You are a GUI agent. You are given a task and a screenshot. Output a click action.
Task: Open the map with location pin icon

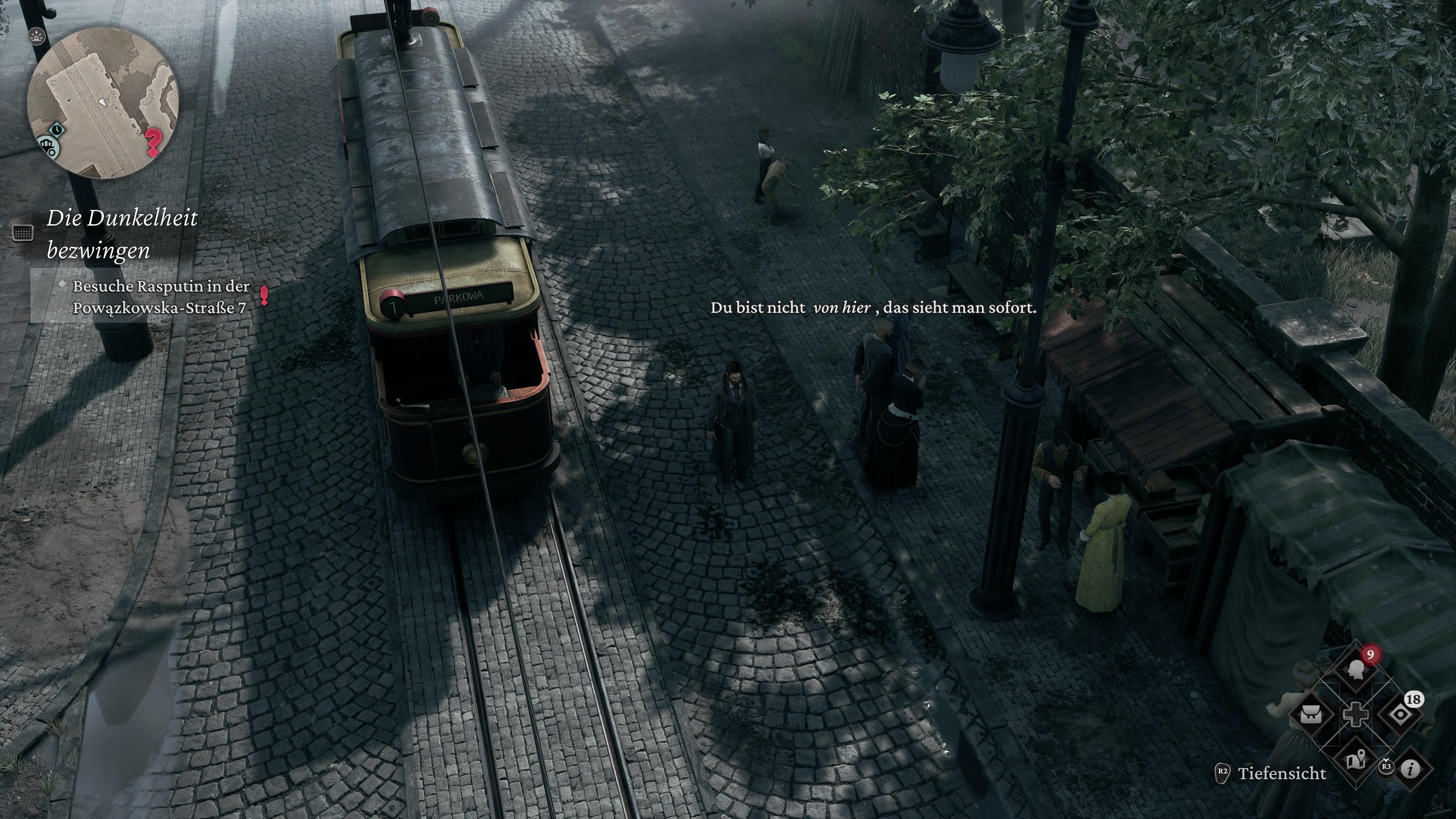coord(1356,759)
